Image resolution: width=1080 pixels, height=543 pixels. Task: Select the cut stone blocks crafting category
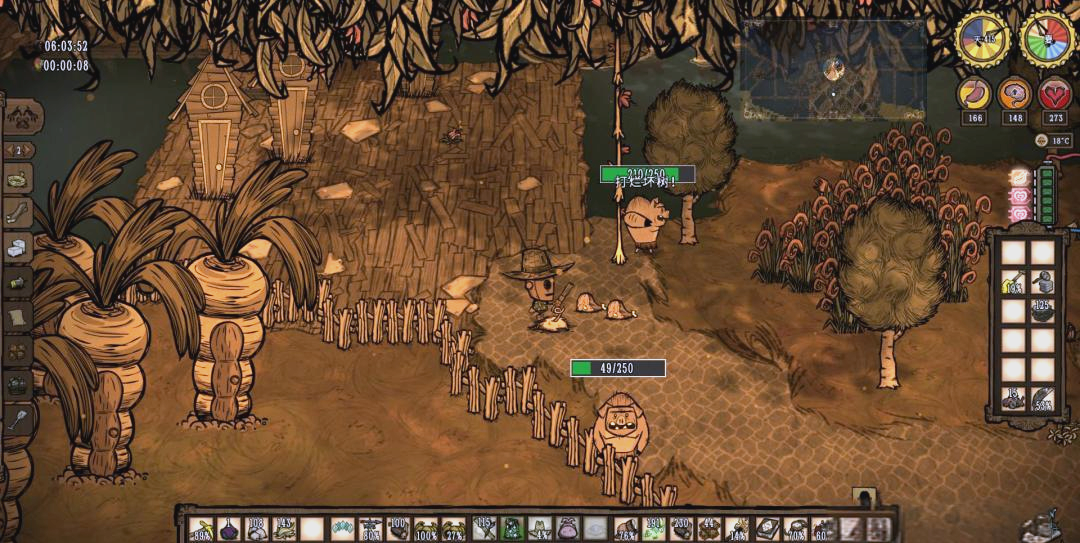coord(18,247)
